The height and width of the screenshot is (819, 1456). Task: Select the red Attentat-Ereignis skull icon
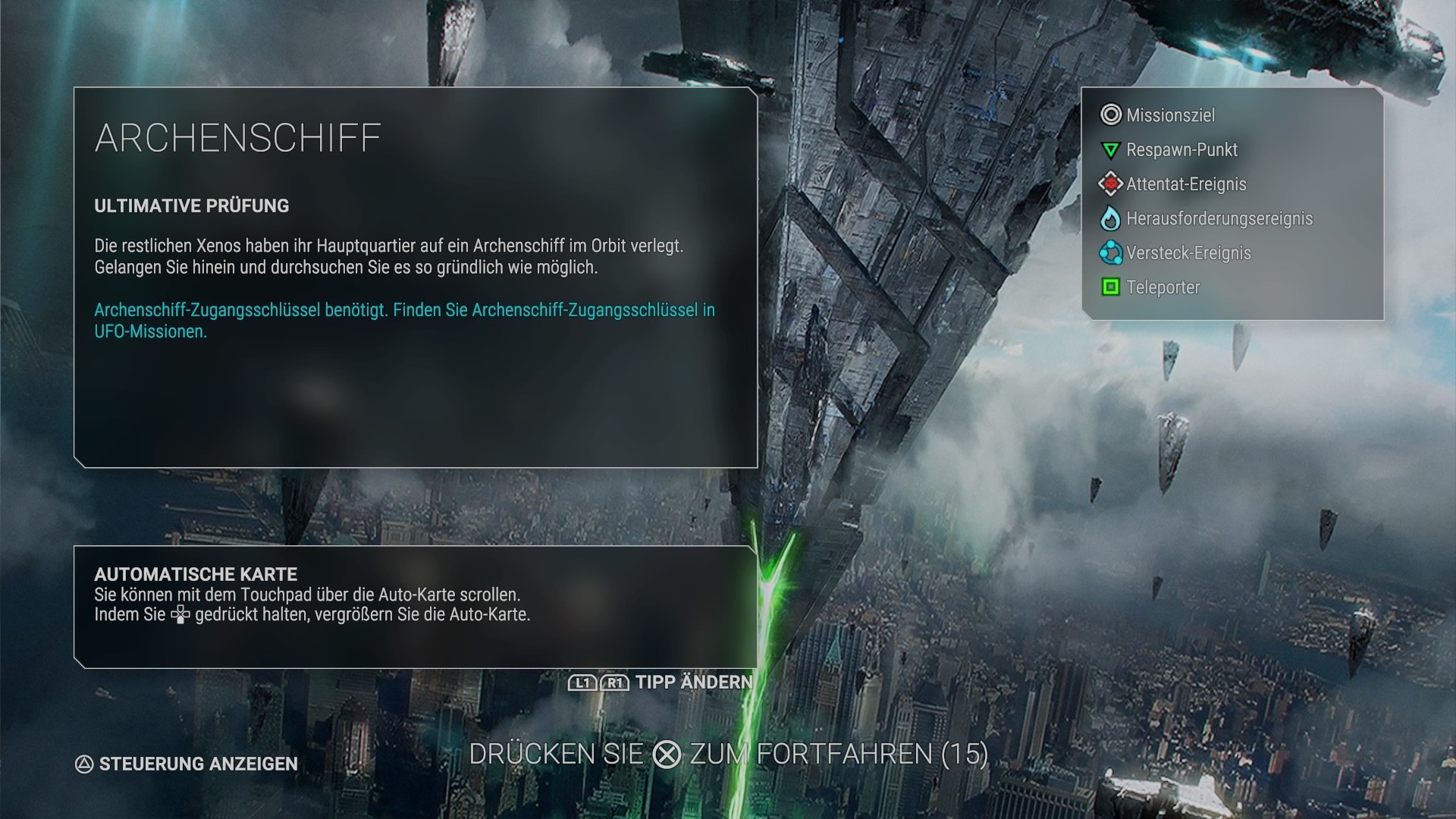point(1109,184)
